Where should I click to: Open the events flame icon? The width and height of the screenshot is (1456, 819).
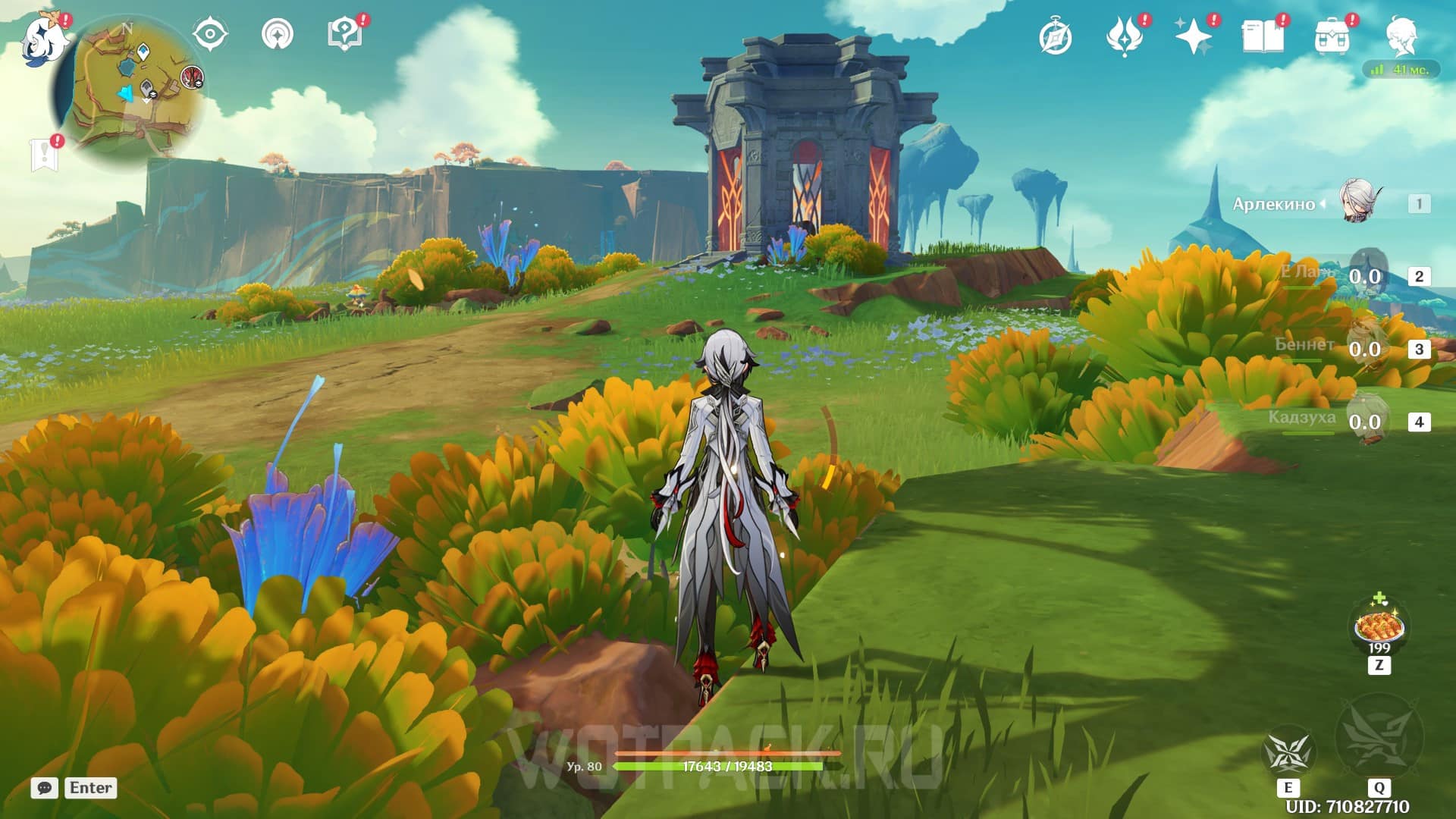(x=1124, y=37)
